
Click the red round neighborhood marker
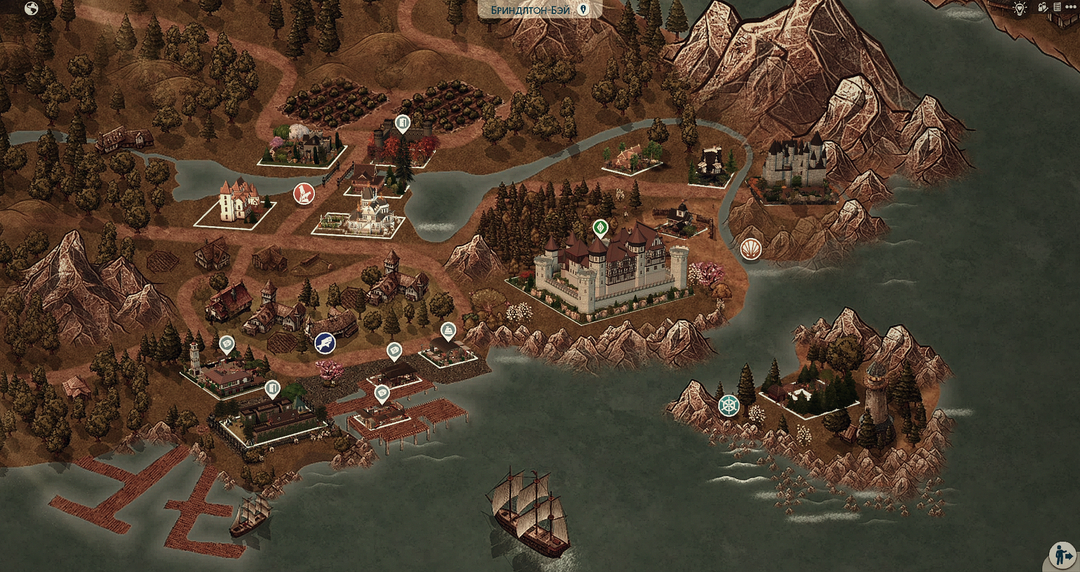[x=303, y=193]
